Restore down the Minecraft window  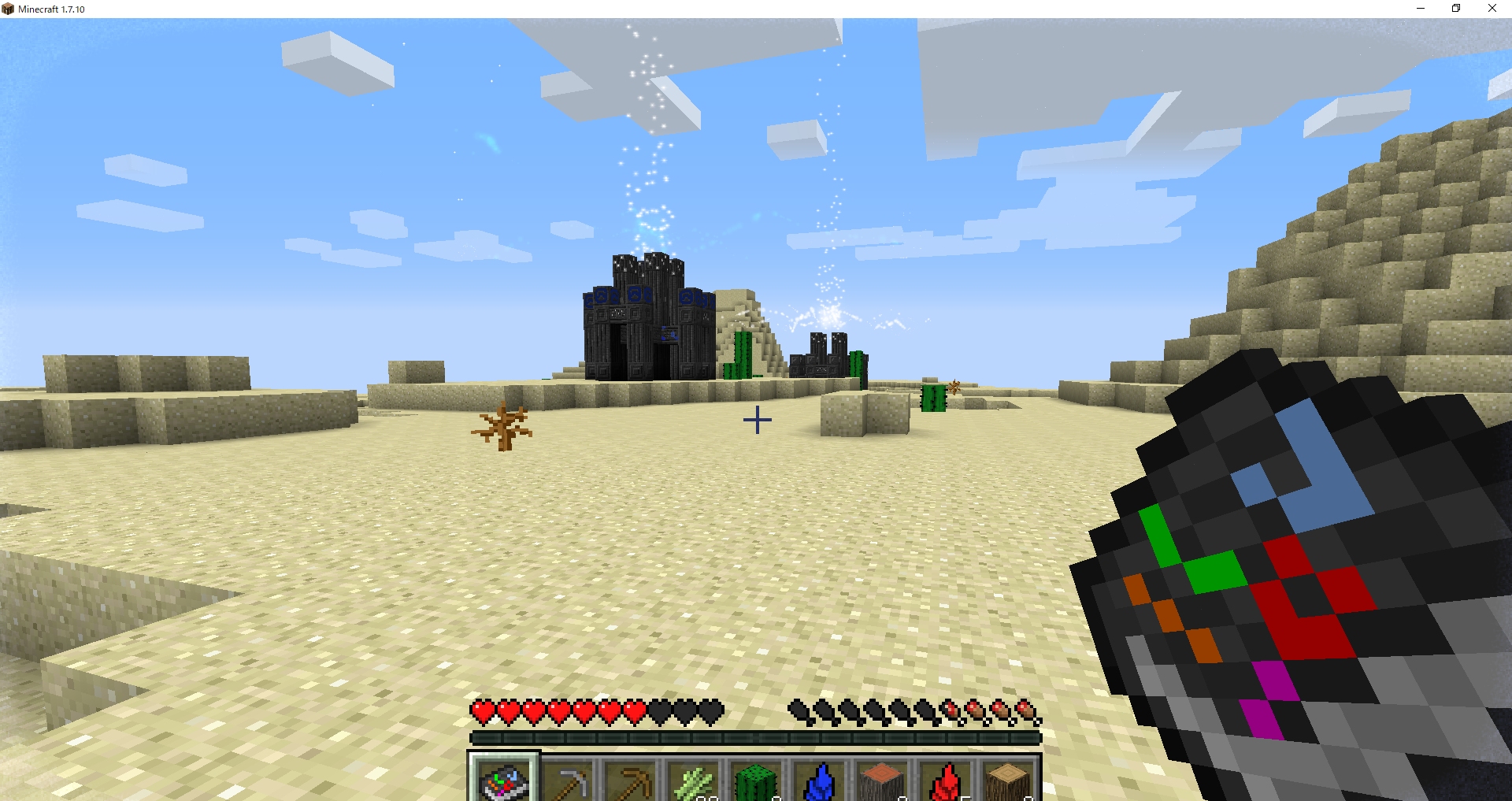(1456, 9)
